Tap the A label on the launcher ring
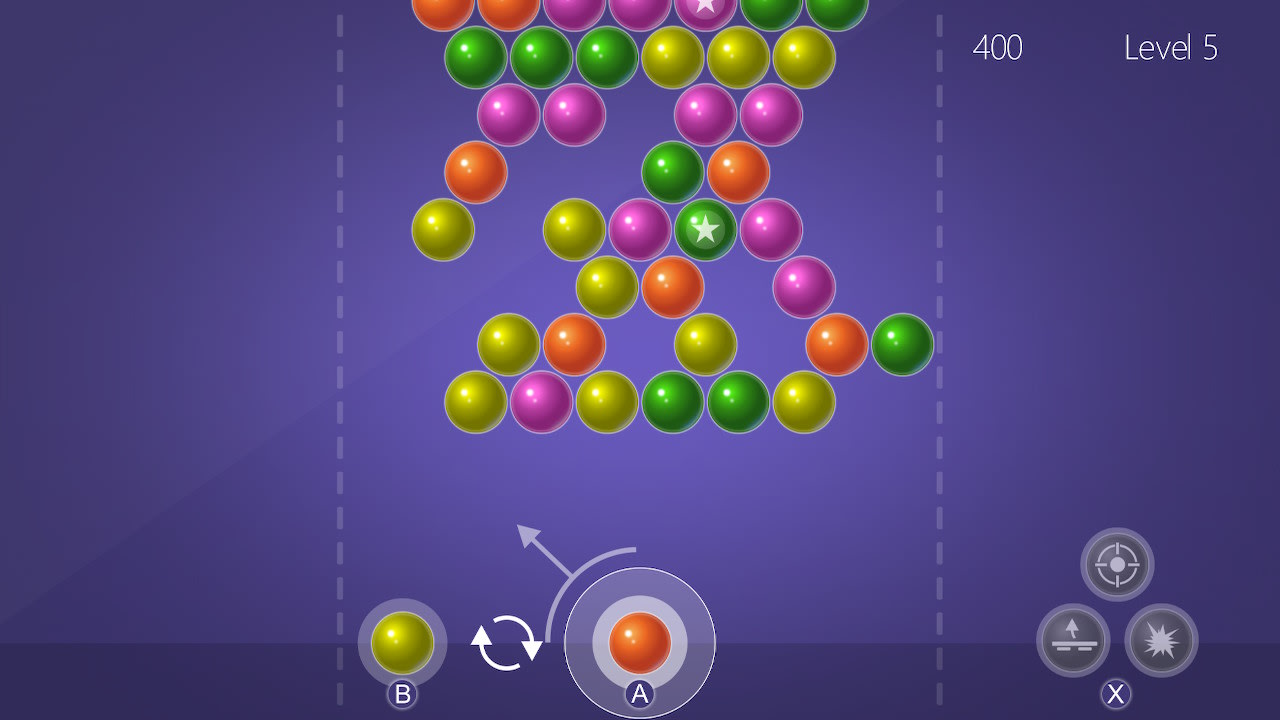1280x720 pixels. point(639,691)
